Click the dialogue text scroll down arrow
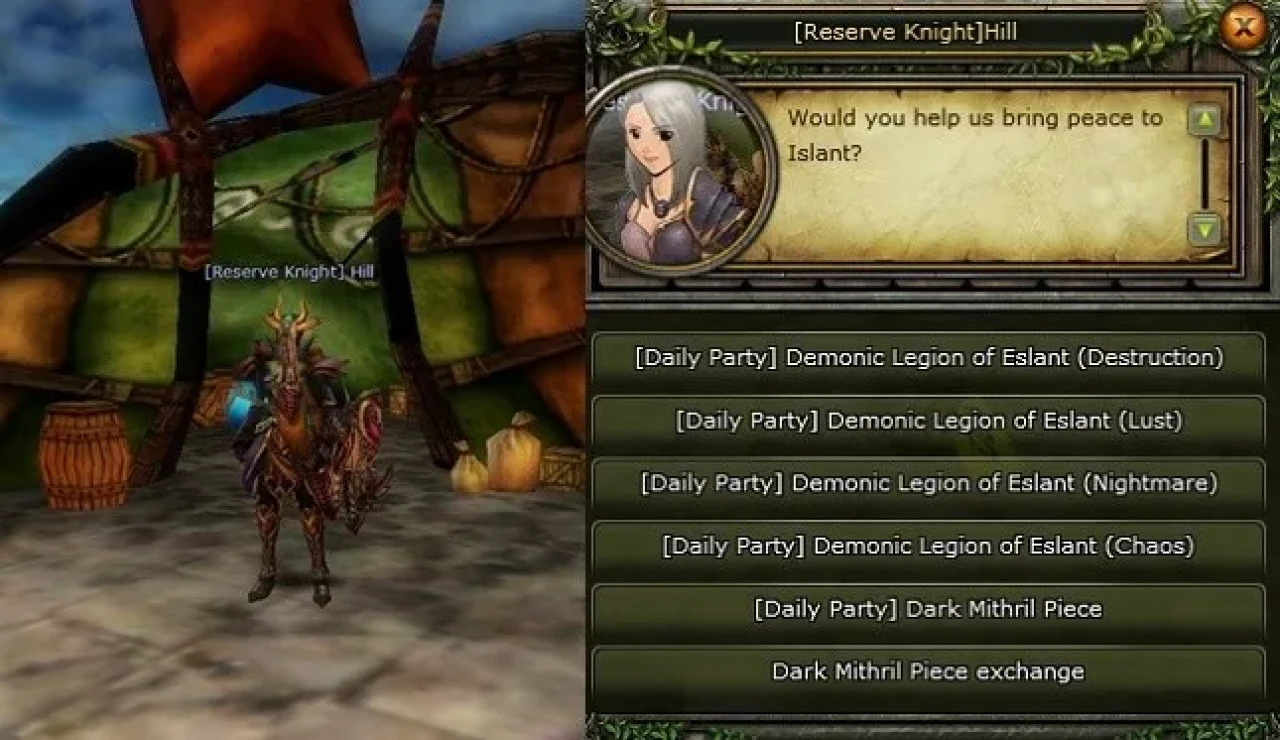The height and width of the screenshot is (740, 1280). (x=1205, y=231)
